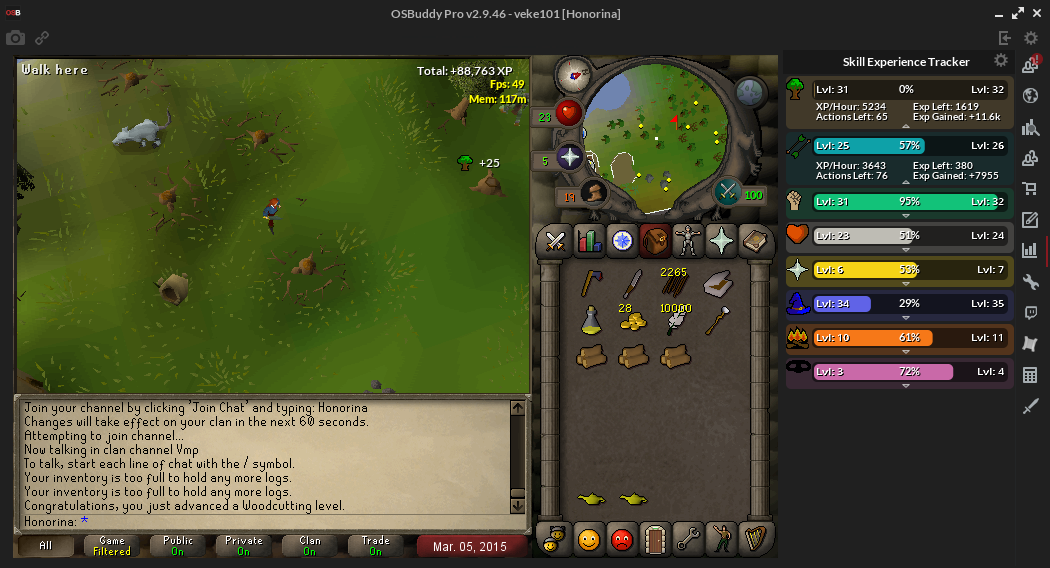1050x568 pixels.
Task: Click the yellow potion vial in inventory
Action: [x=591, y=320]
